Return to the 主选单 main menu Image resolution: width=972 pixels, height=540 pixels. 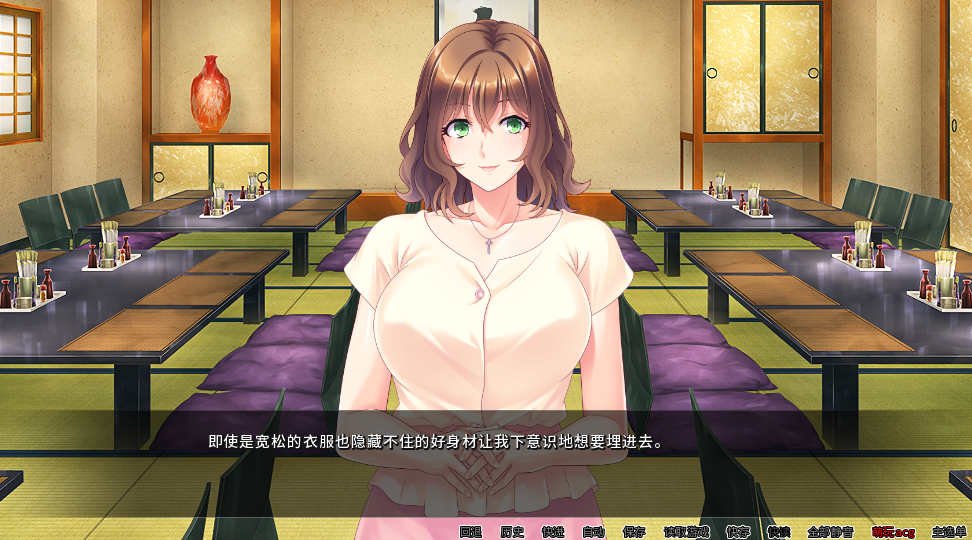coord(948,532)
